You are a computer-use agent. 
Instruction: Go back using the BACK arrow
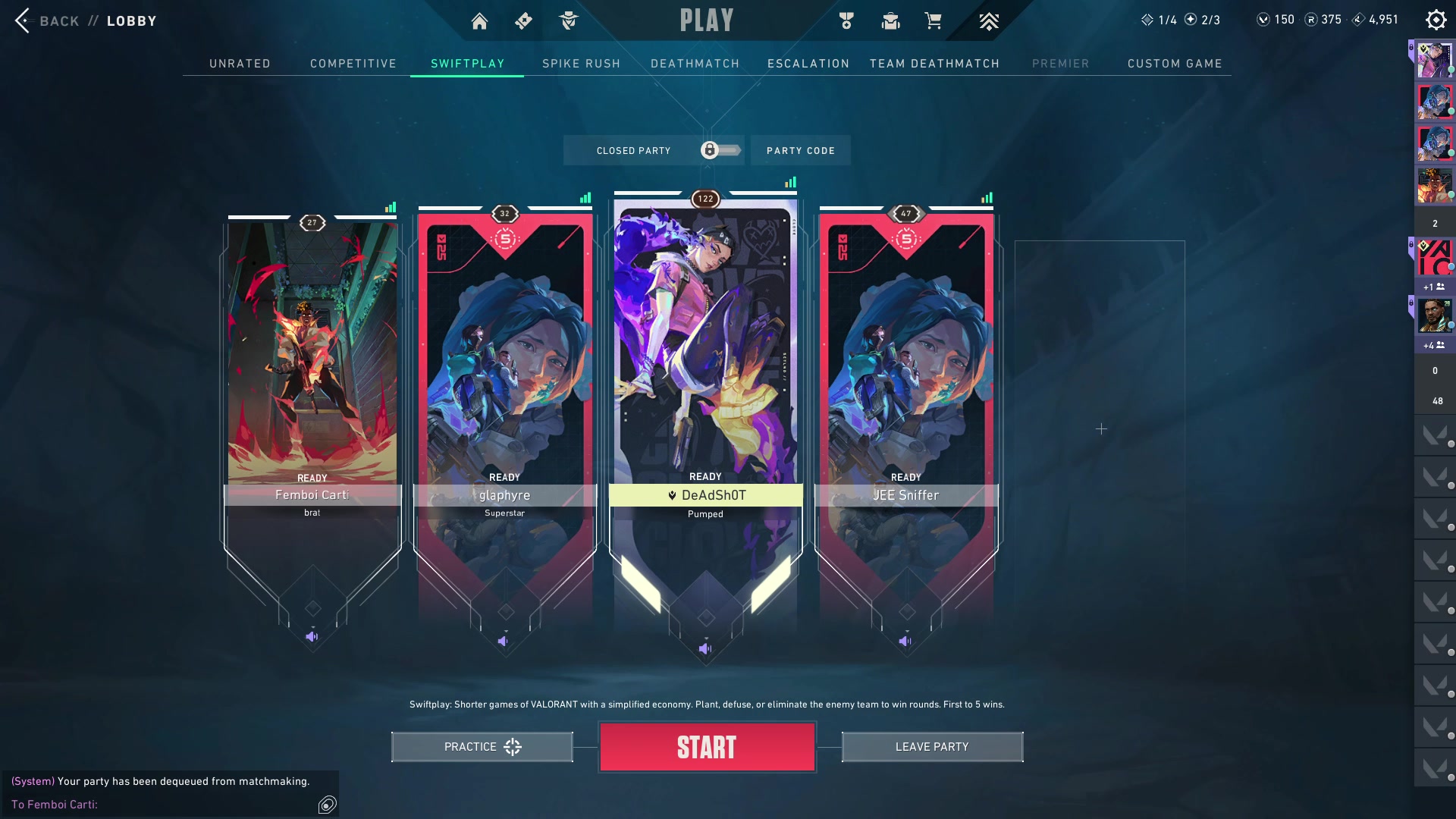click(x=23, y=20)
